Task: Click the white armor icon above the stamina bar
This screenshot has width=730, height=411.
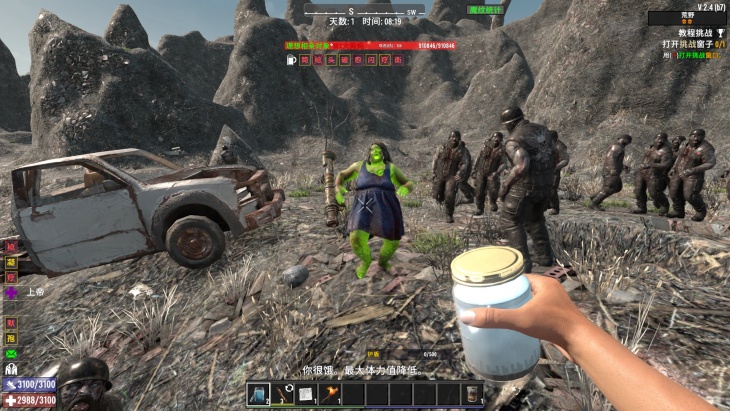Action: [x=12, y=369]
